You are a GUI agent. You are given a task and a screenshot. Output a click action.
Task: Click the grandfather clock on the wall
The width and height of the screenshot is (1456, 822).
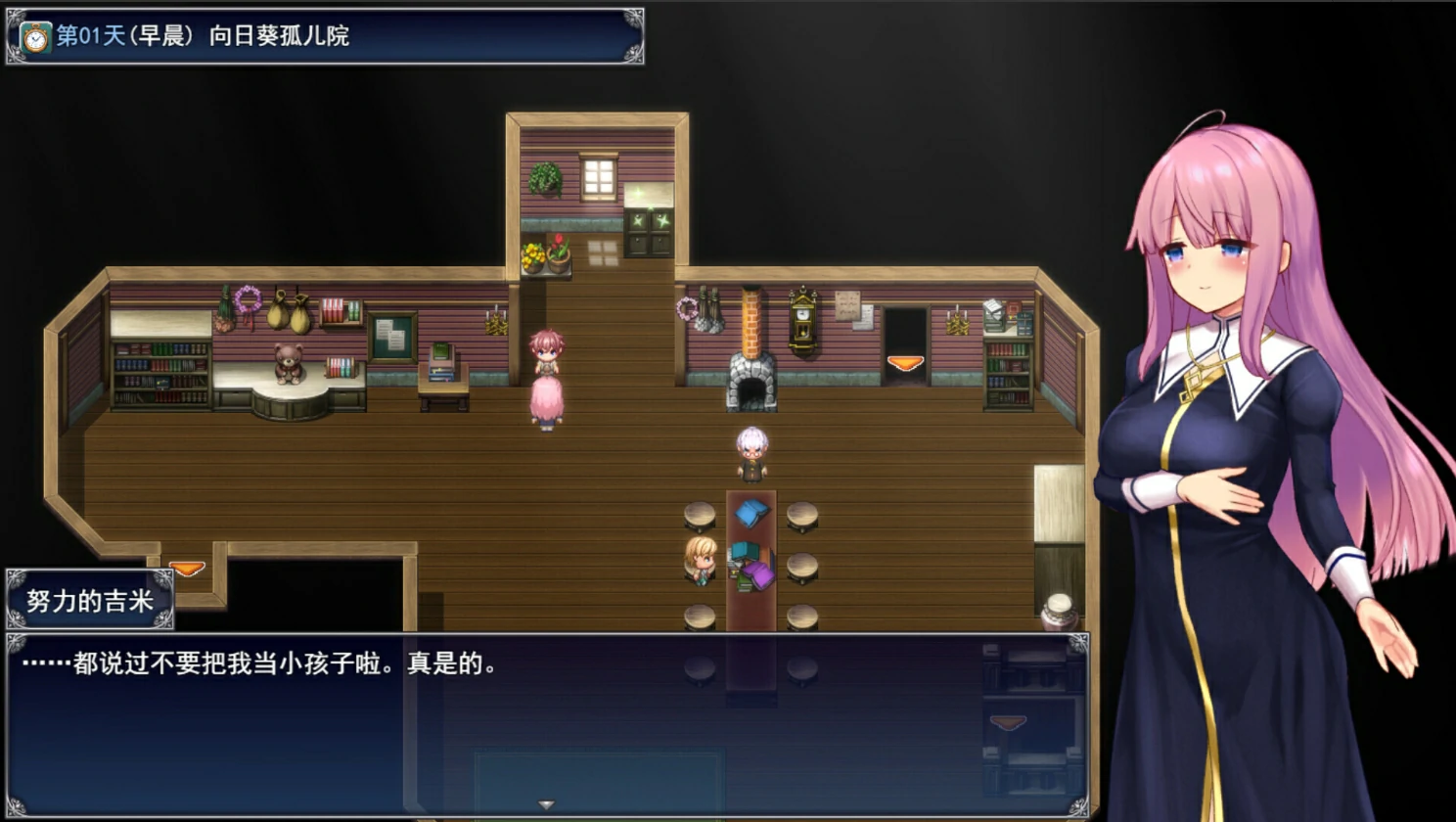point(800,318)
